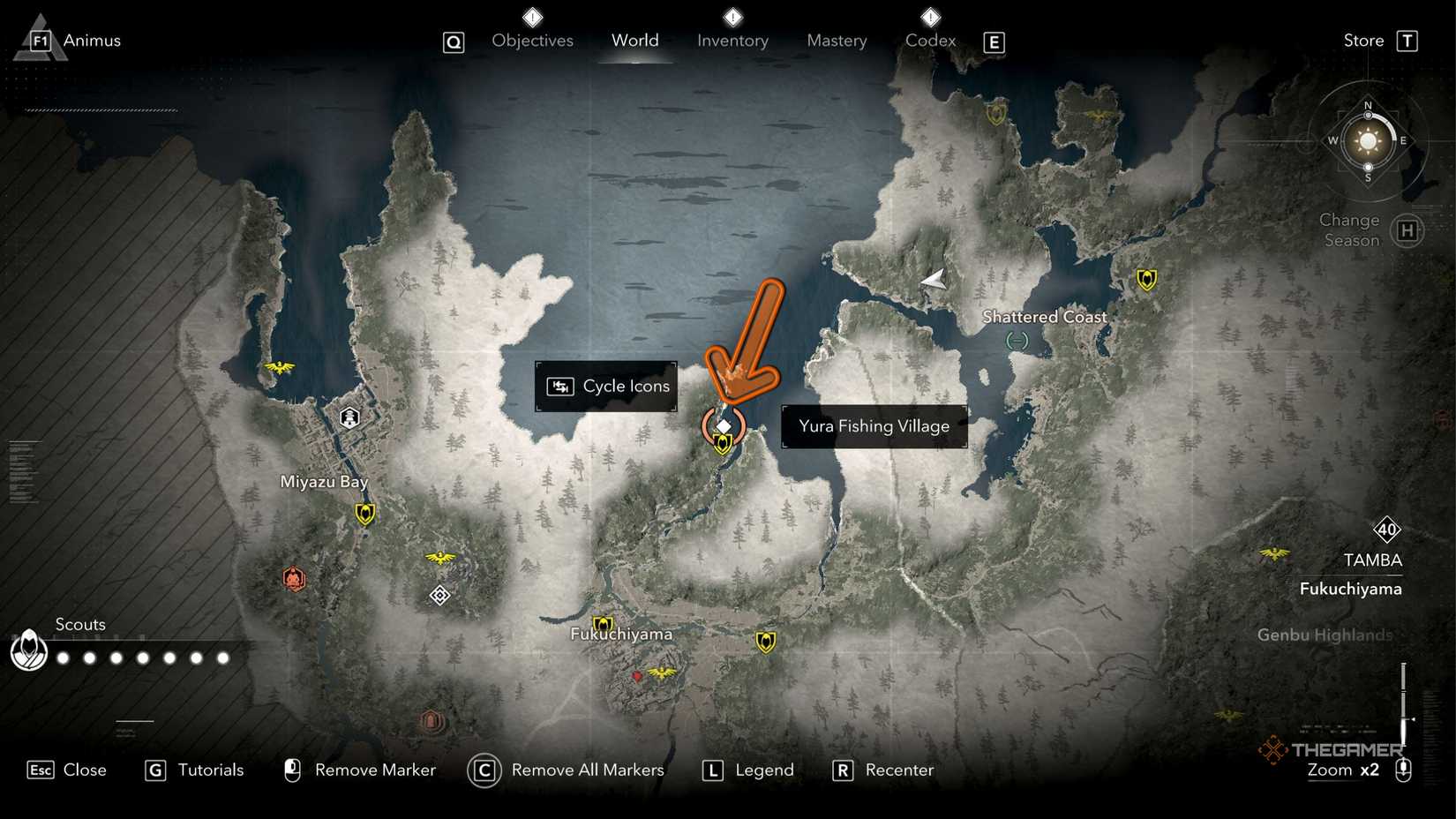Open the Codex menu
This screenshot has height=819, width=1456.
point(929,40)
